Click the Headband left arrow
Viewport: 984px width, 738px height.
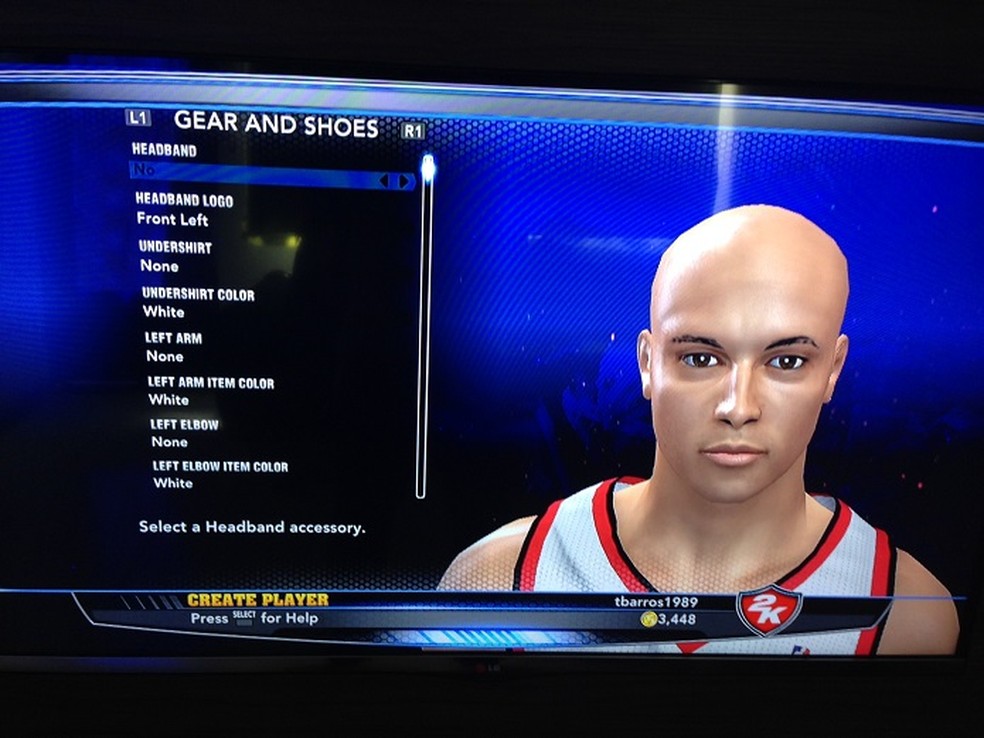click(384, 181)
